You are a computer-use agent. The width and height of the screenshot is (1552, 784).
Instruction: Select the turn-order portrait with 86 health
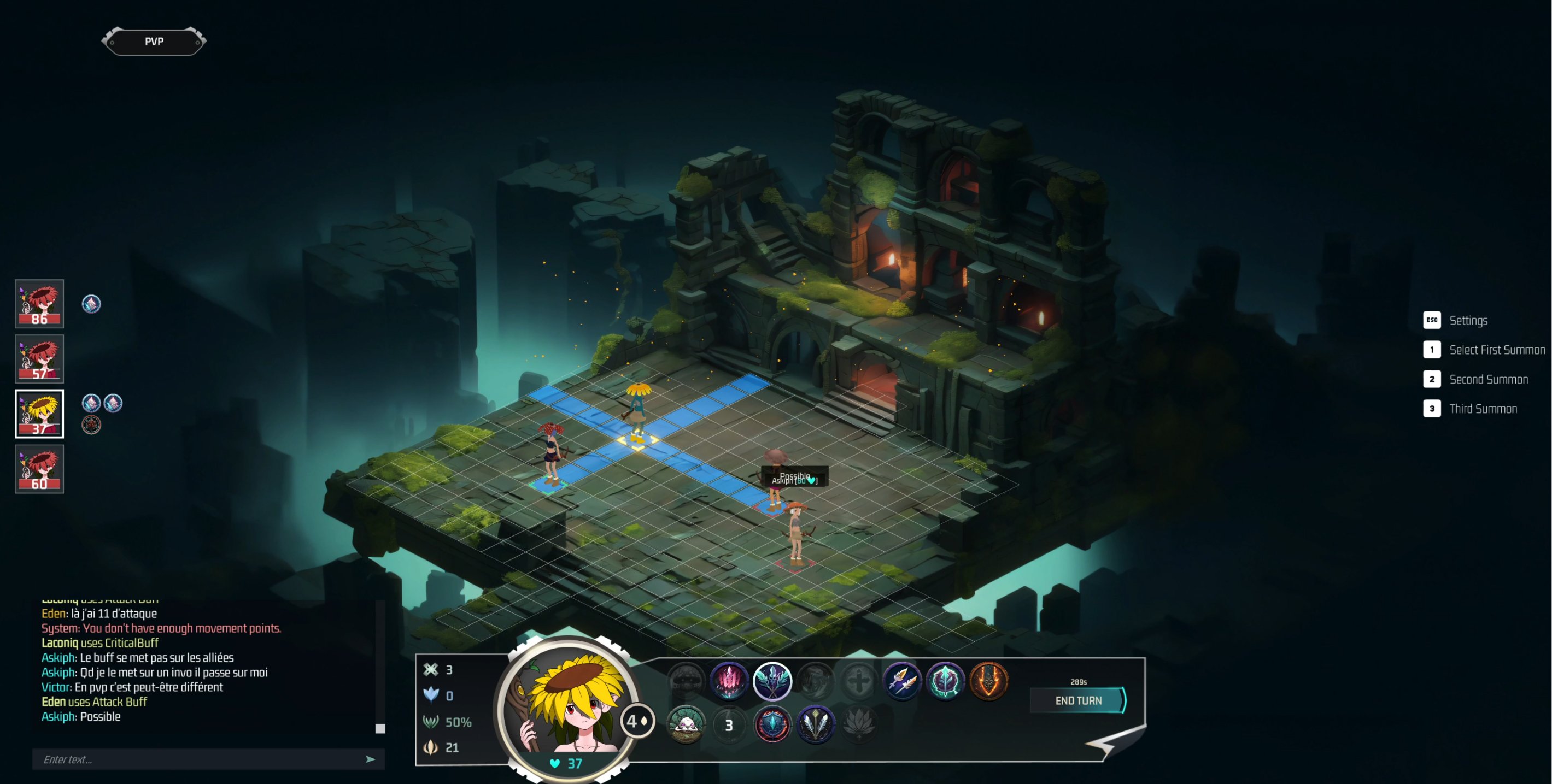pos(39,303)
